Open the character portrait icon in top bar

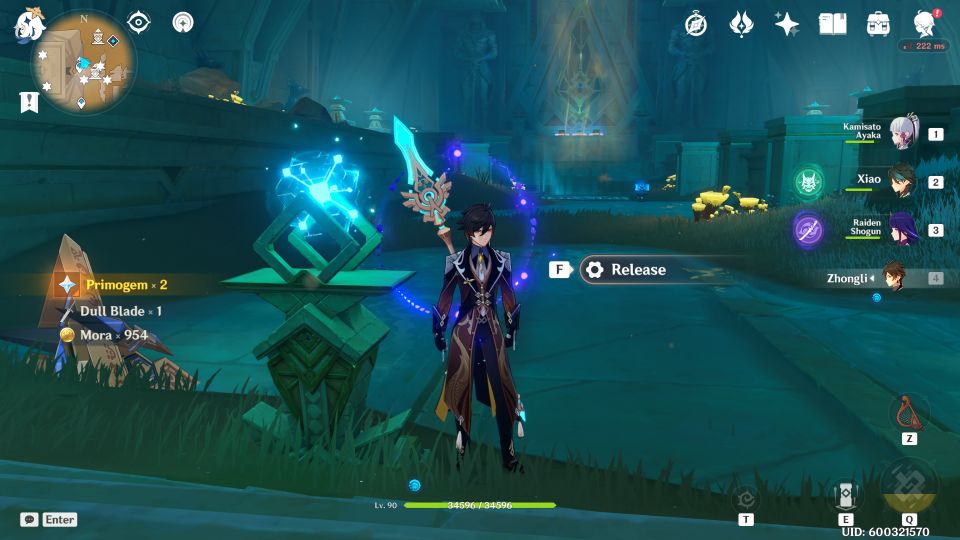925,24
